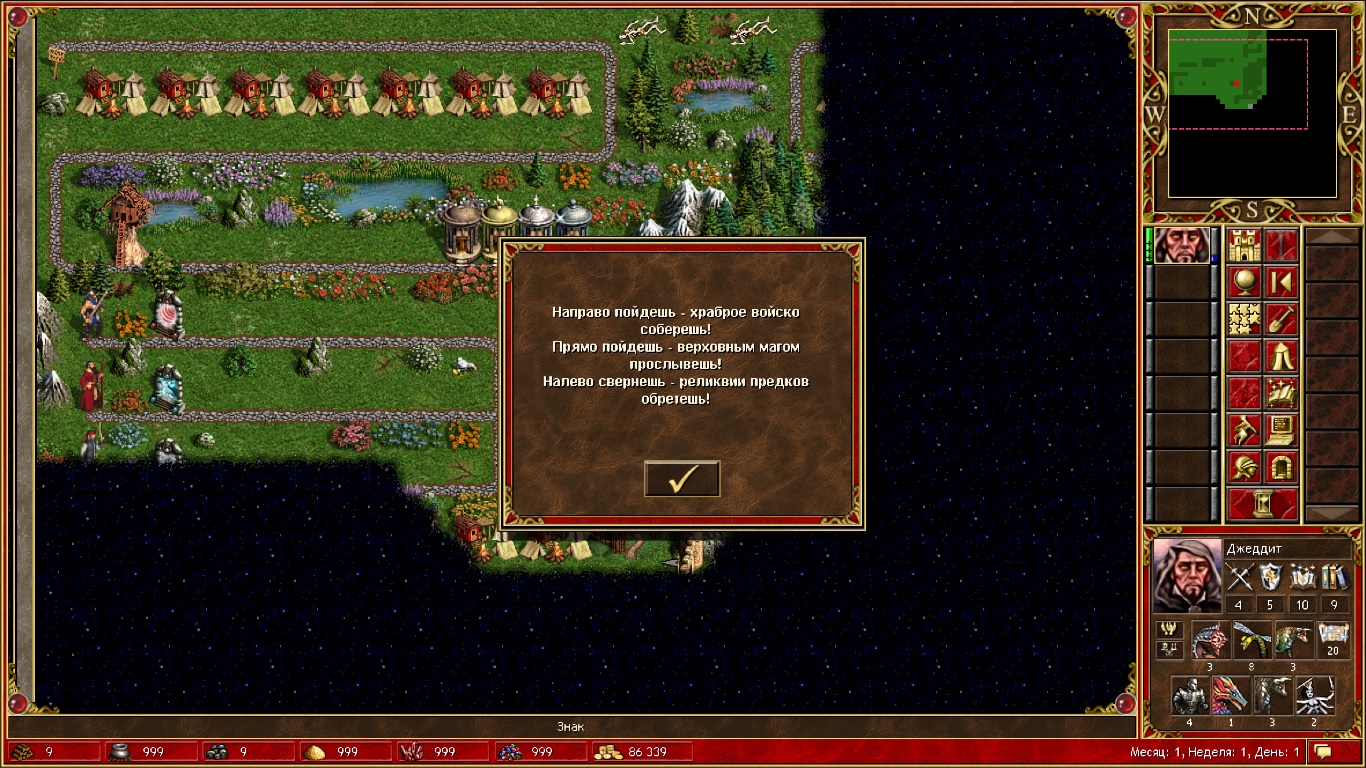The image size is (1366, 768).
Task: Open the puzzle map with stars icon
Action: tap(1245, 320)
